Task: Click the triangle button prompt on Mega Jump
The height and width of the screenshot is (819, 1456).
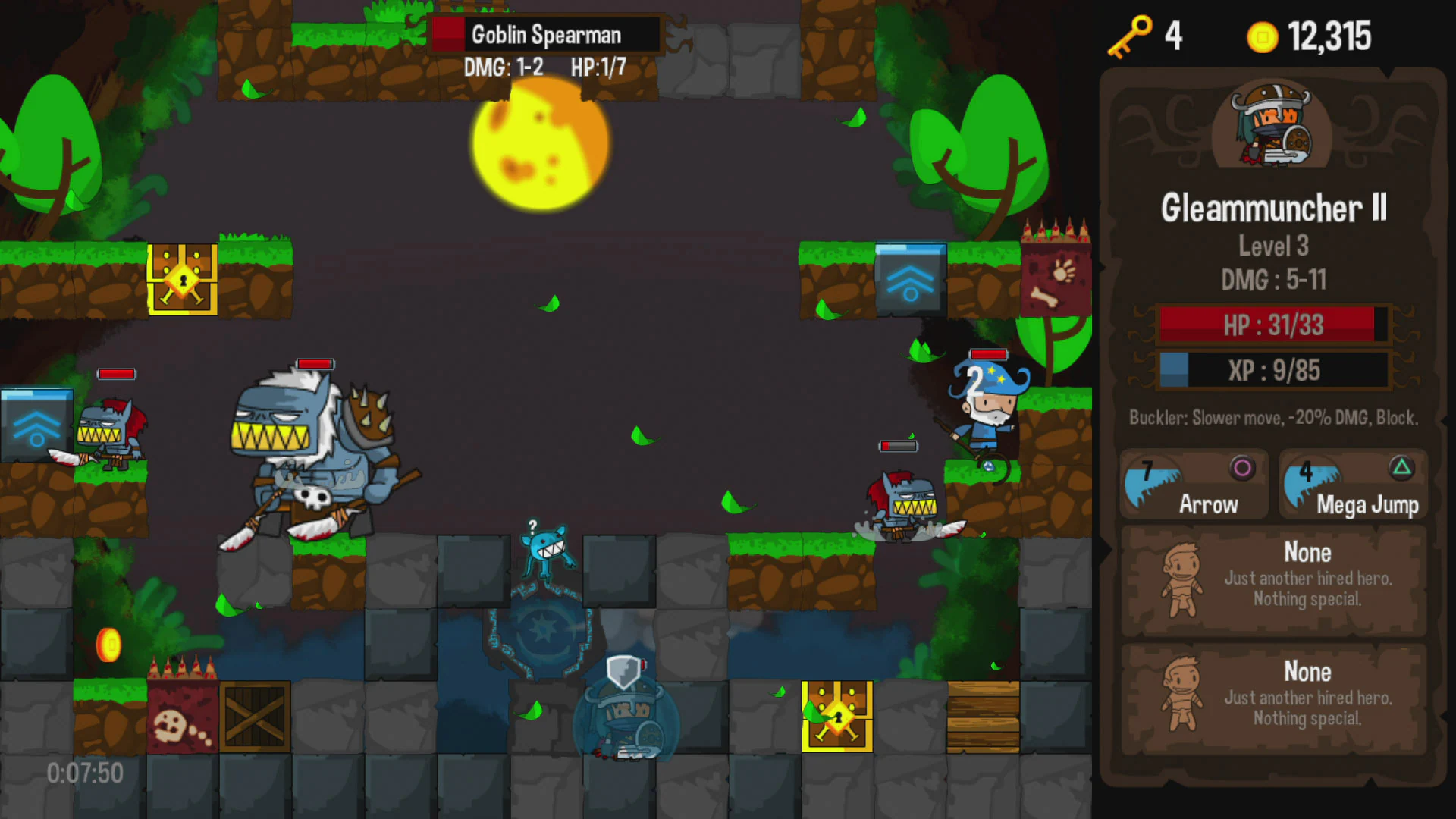Action: tap(1401, 466)
